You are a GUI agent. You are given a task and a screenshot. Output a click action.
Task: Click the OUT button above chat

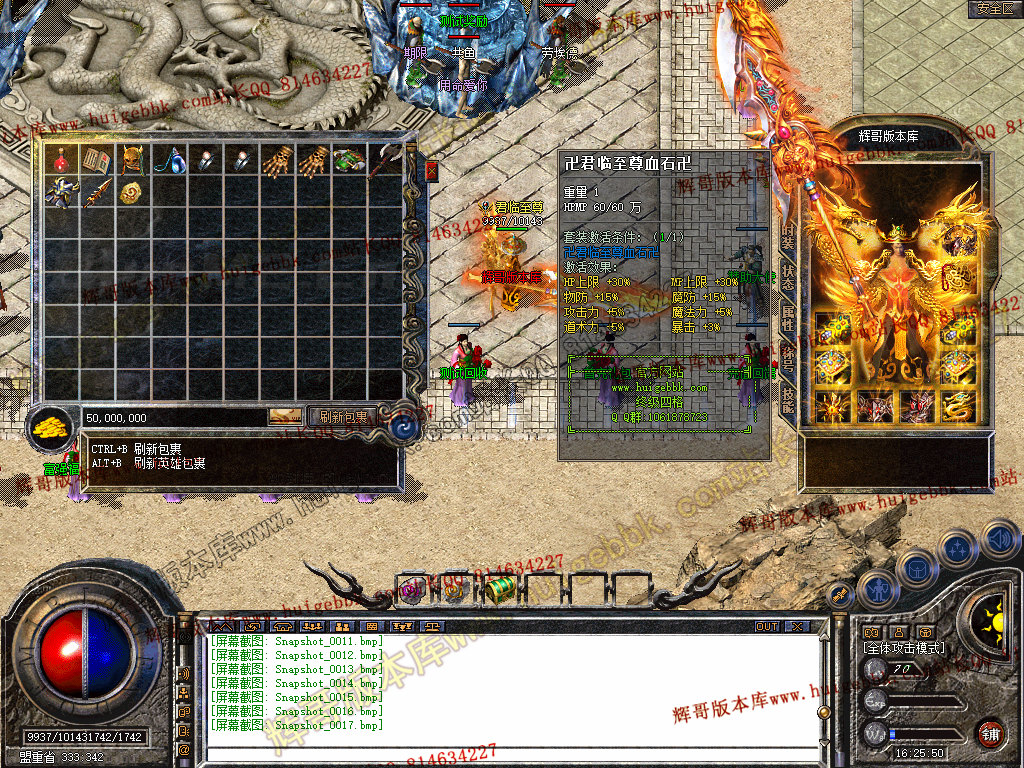(x=767, y=627)
